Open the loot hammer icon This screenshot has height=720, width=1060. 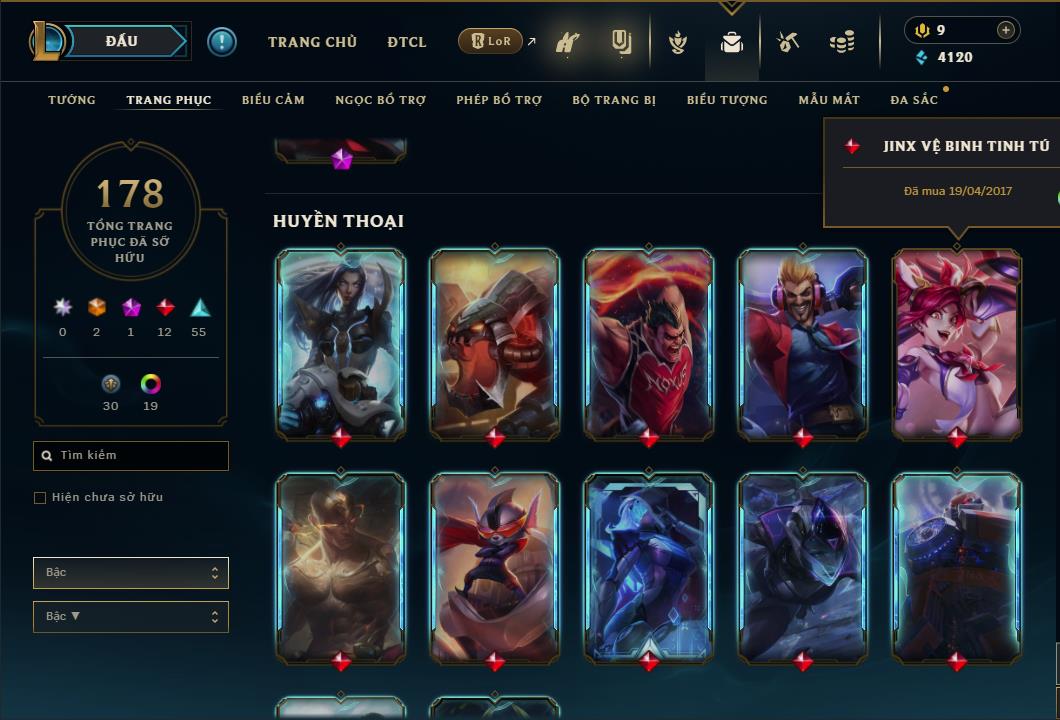coord(788,42)
